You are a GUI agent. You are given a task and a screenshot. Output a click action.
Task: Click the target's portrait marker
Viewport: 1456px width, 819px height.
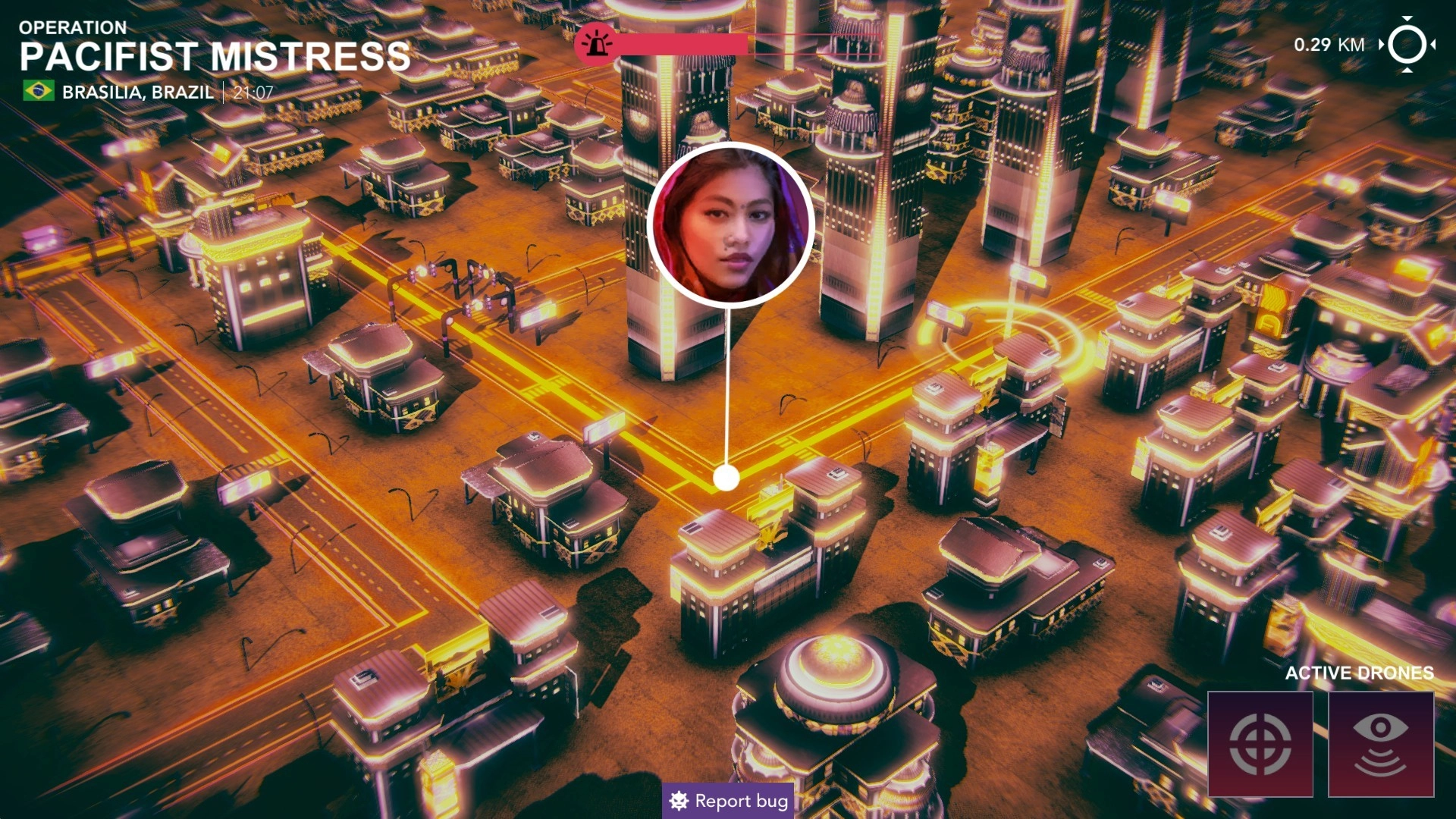(730, 225)
